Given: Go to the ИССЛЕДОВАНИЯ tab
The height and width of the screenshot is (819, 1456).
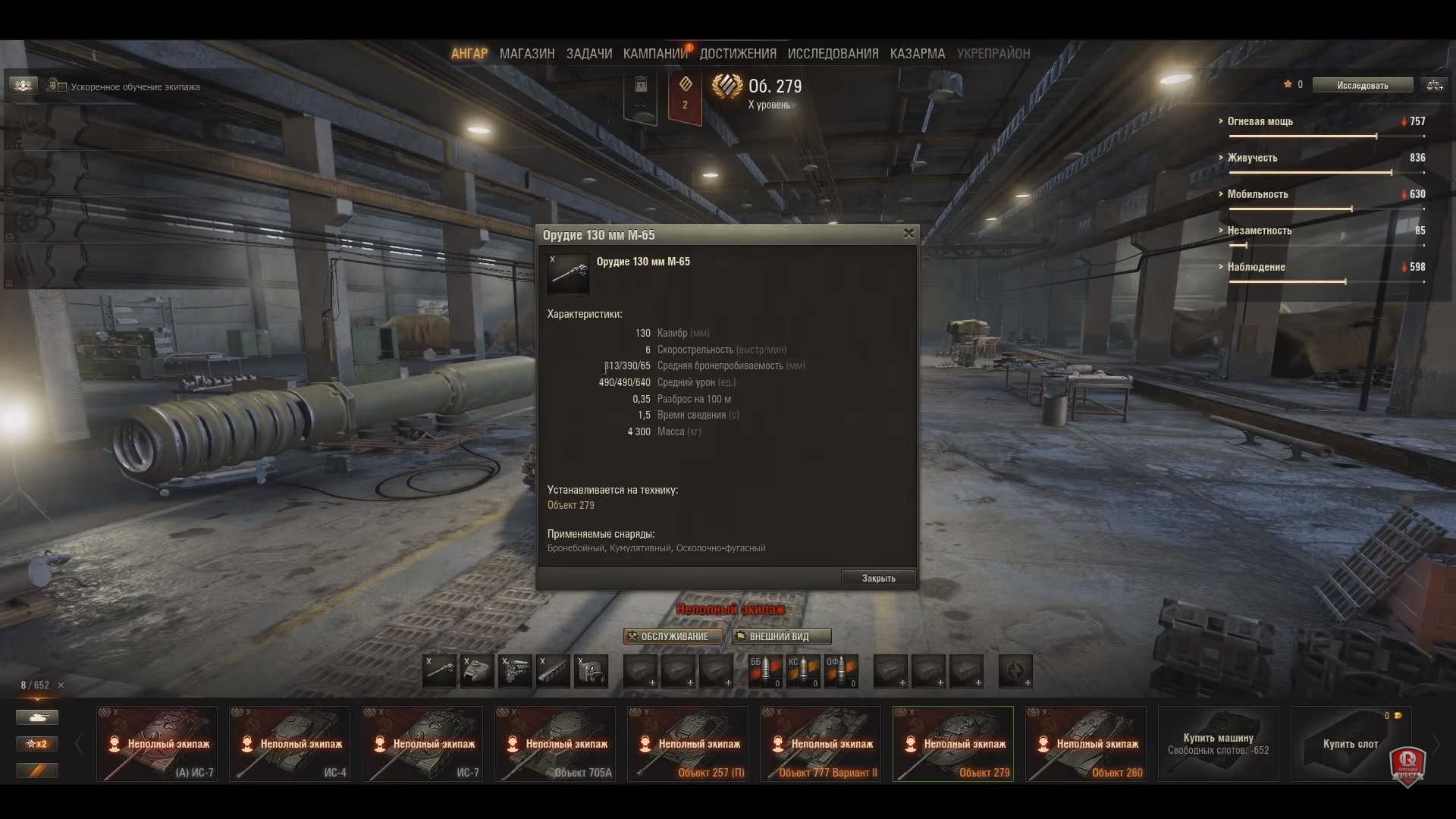Looking at the screenshot, I should pos(833,54).
